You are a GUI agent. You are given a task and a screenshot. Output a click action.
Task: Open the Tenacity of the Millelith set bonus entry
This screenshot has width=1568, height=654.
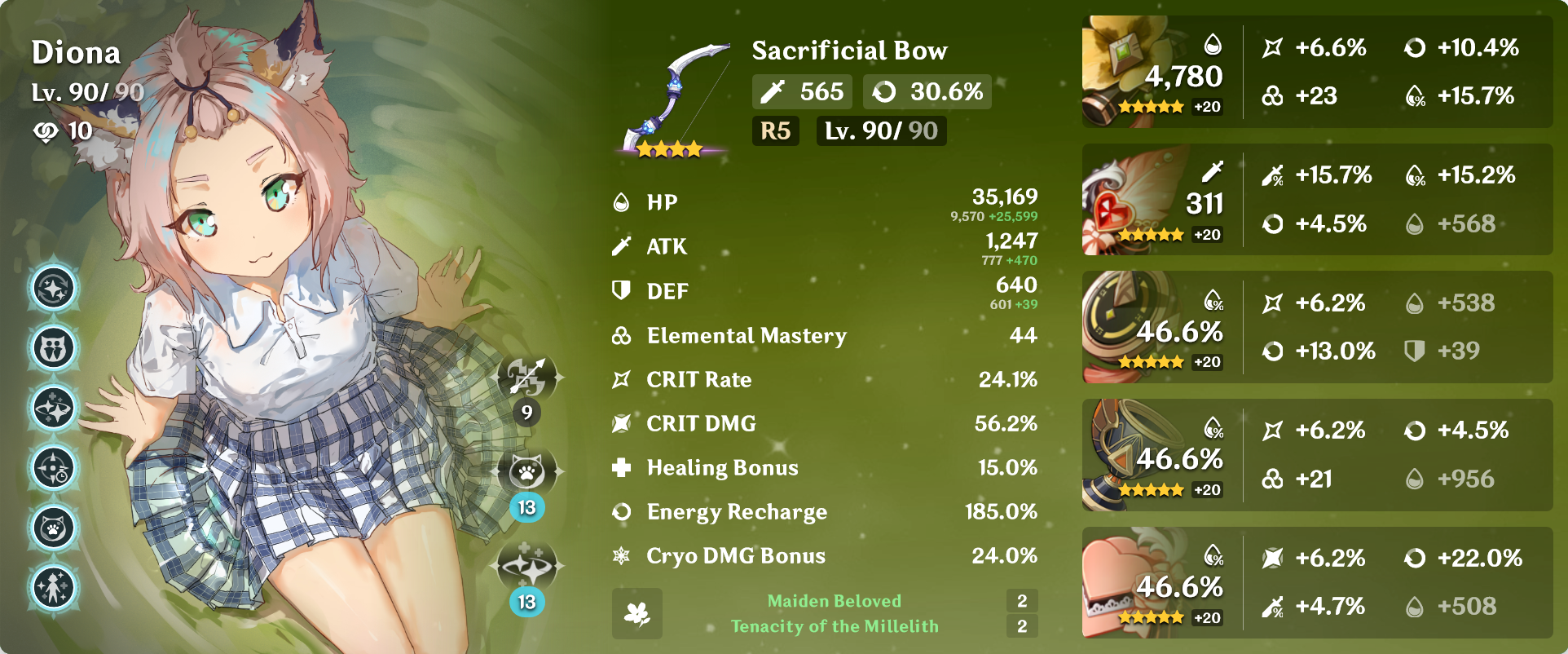point(835,628)
